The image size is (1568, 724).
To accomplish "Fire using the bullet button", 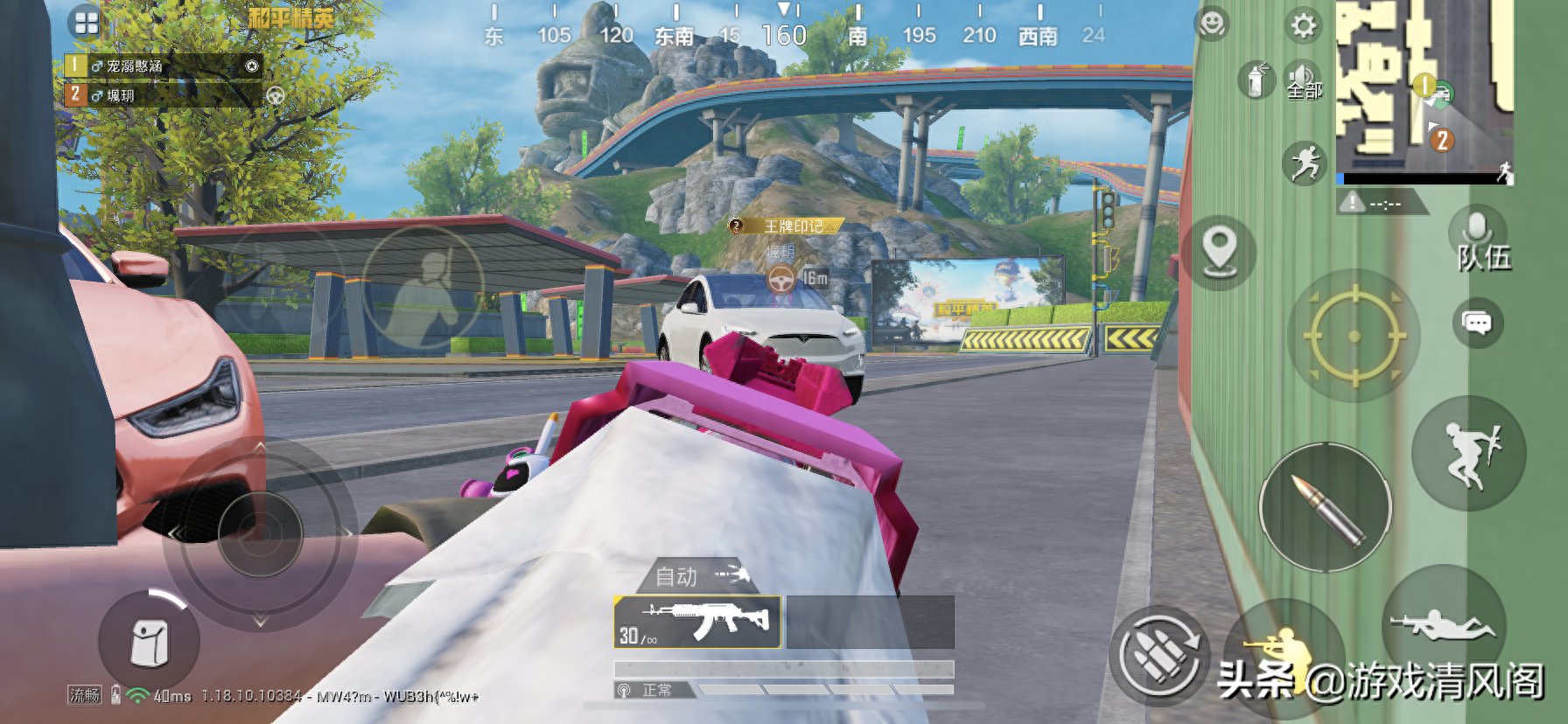I will coord(1326,509).
